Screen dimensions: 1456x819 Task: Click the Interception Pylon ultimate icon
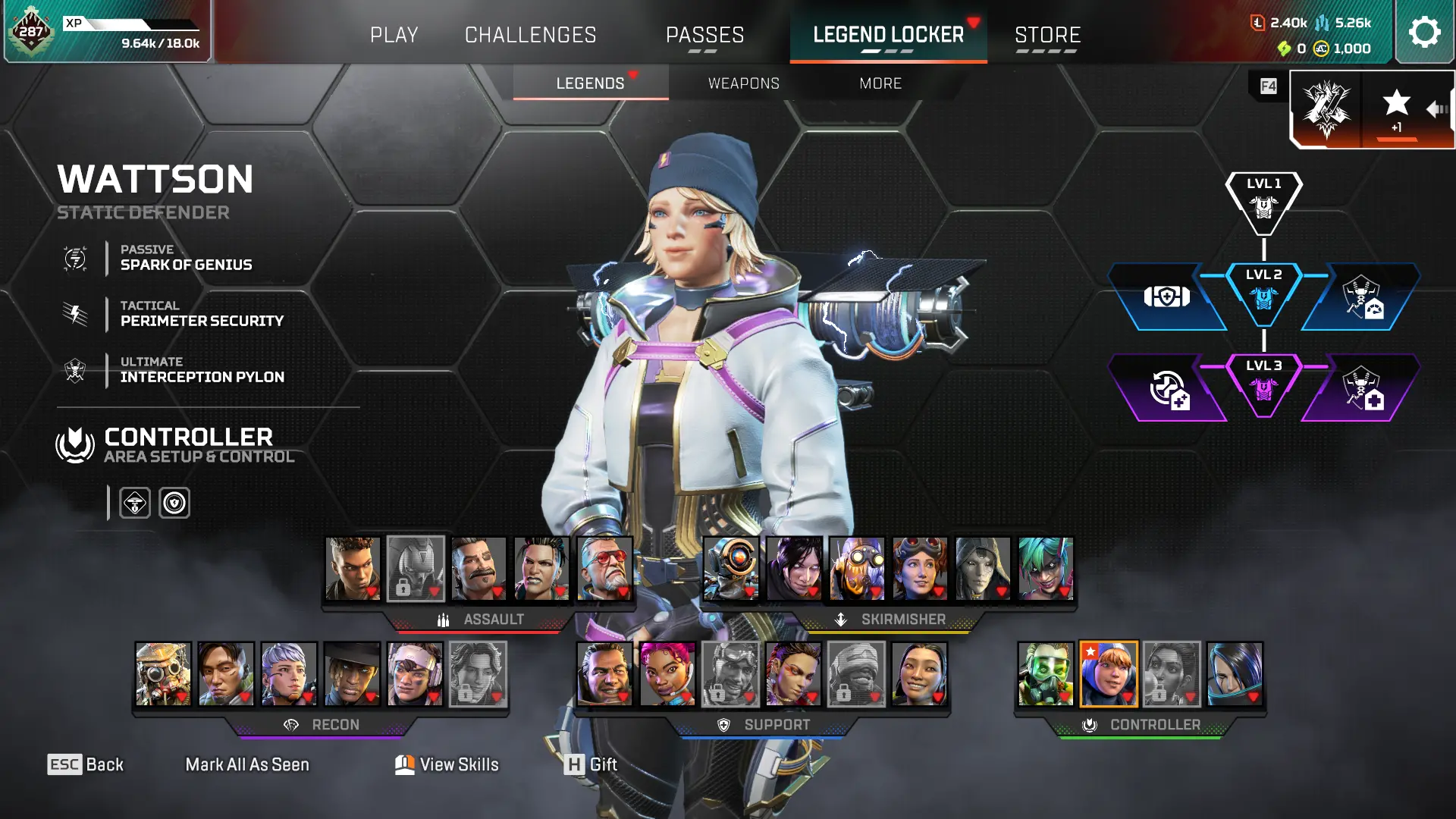(74, 369)
